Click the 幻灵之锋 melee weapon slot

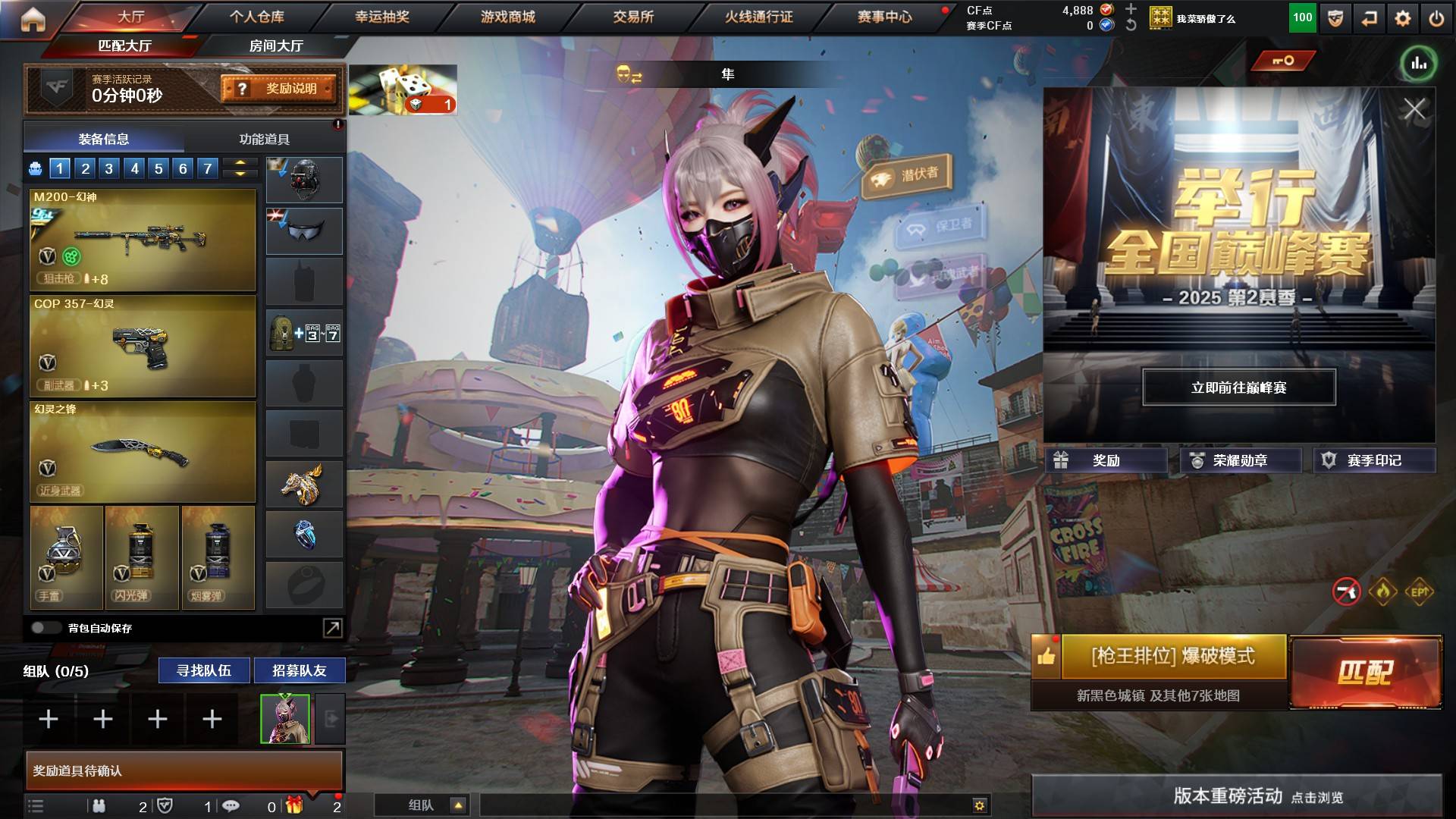point(143,453)
